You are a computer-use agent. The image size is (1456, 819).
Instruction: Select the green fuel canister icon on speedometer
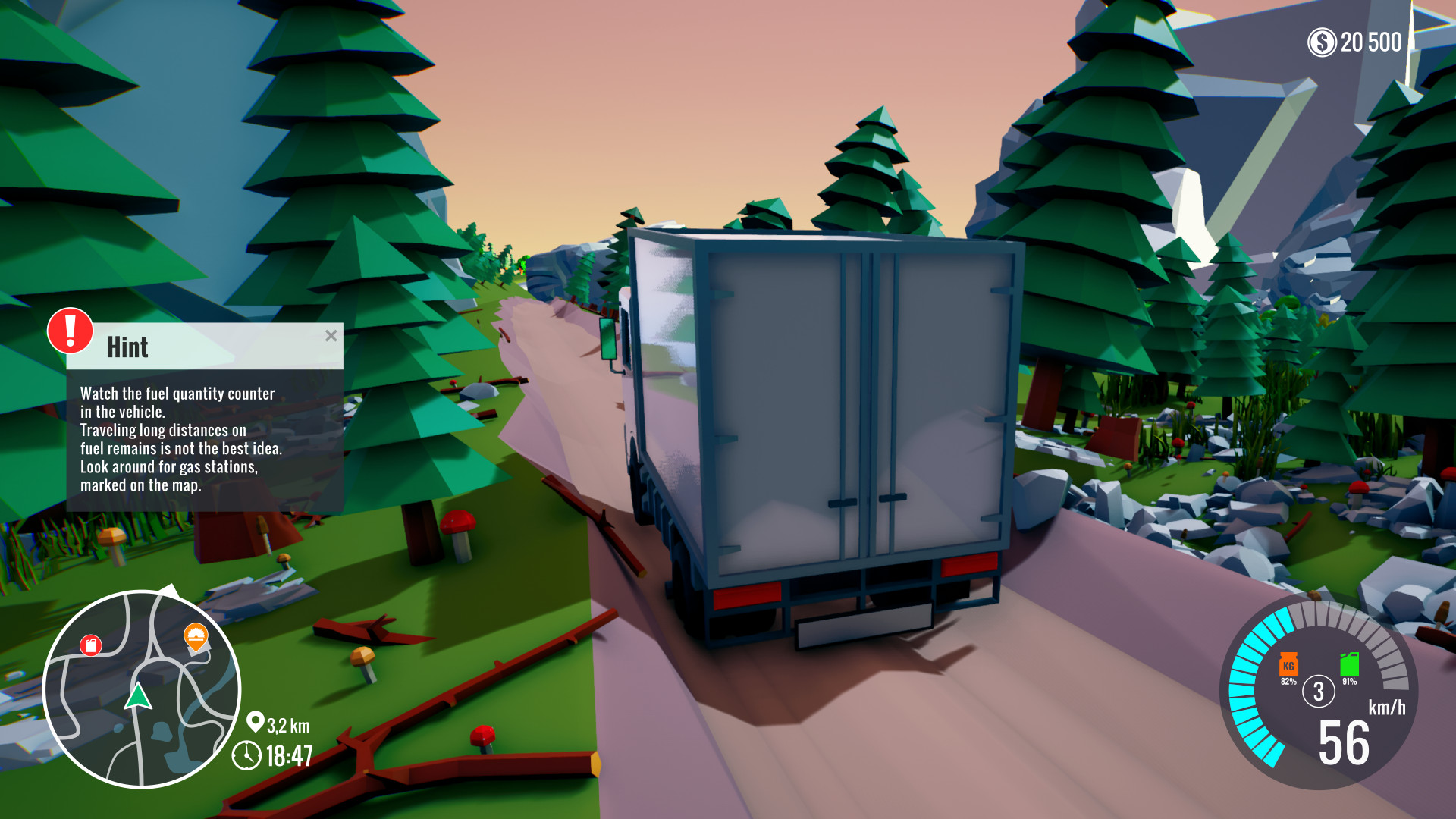(x=1350, y=664)
